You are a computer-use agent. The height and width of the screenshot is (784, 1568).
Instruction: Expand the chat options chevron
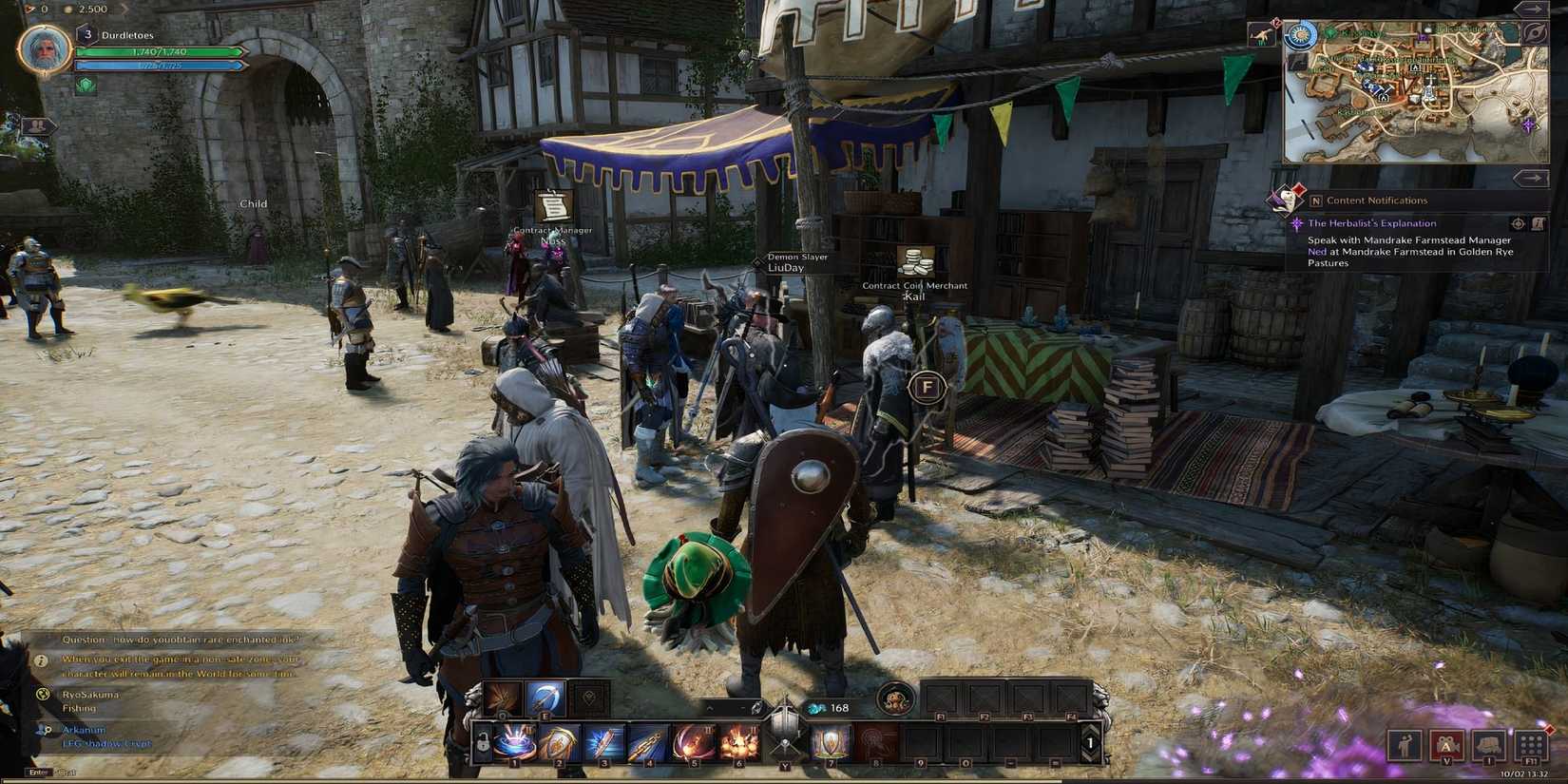[711, 708]
